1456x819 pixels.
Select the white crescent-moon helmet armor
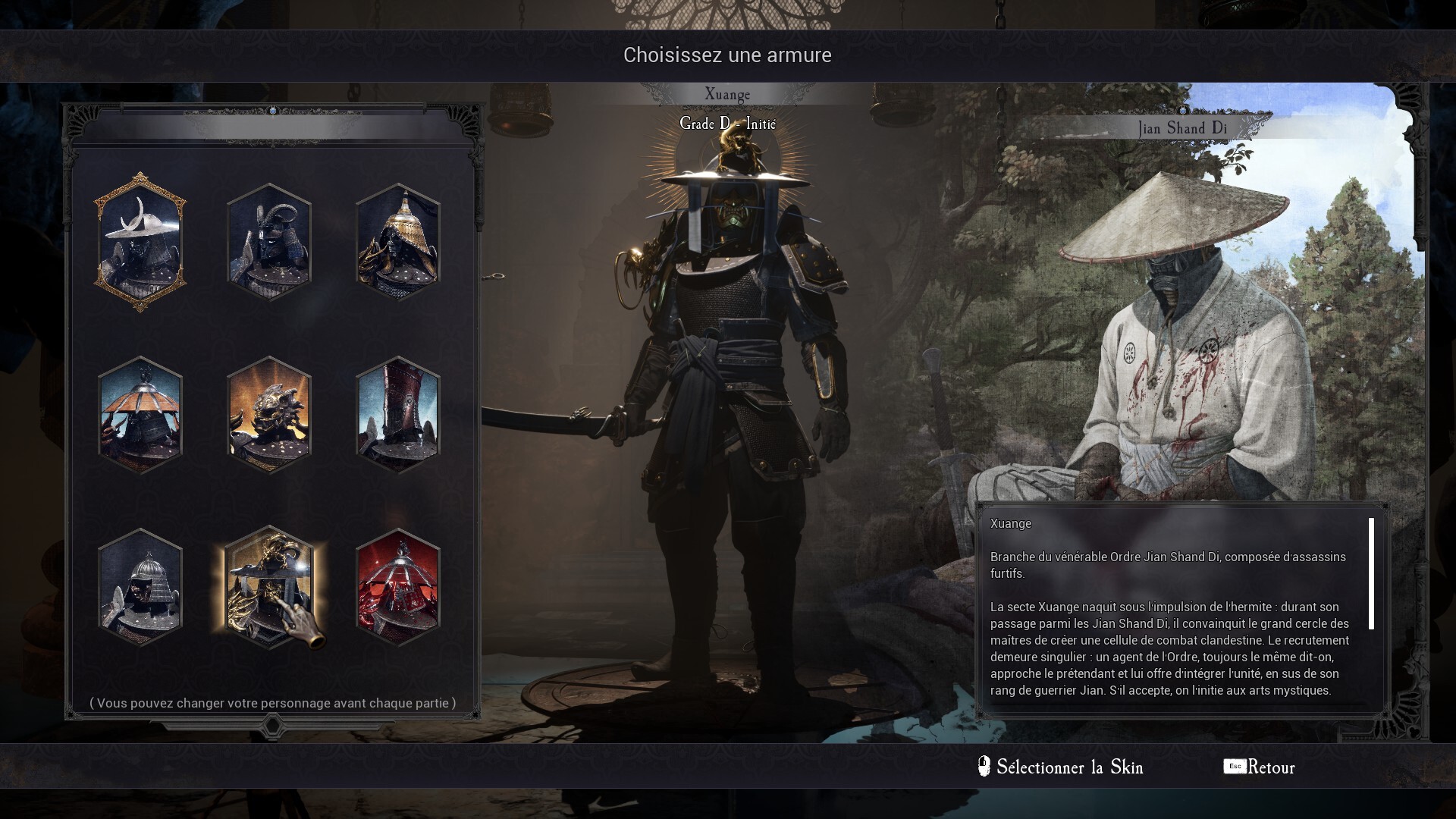coord(140,242)
